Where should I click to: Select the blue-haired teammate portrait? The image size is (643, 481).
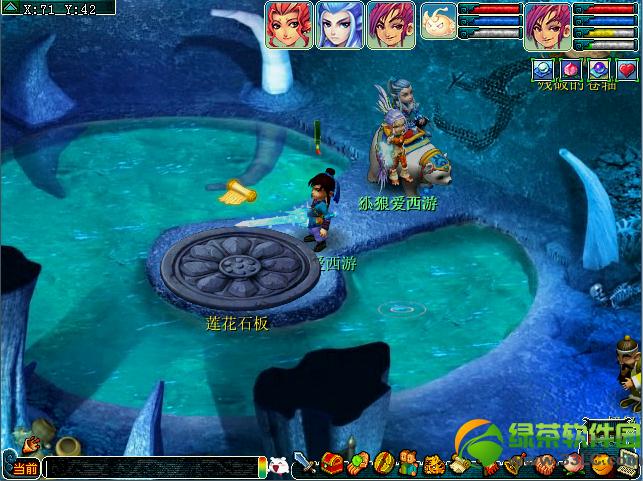click(340, 24)
